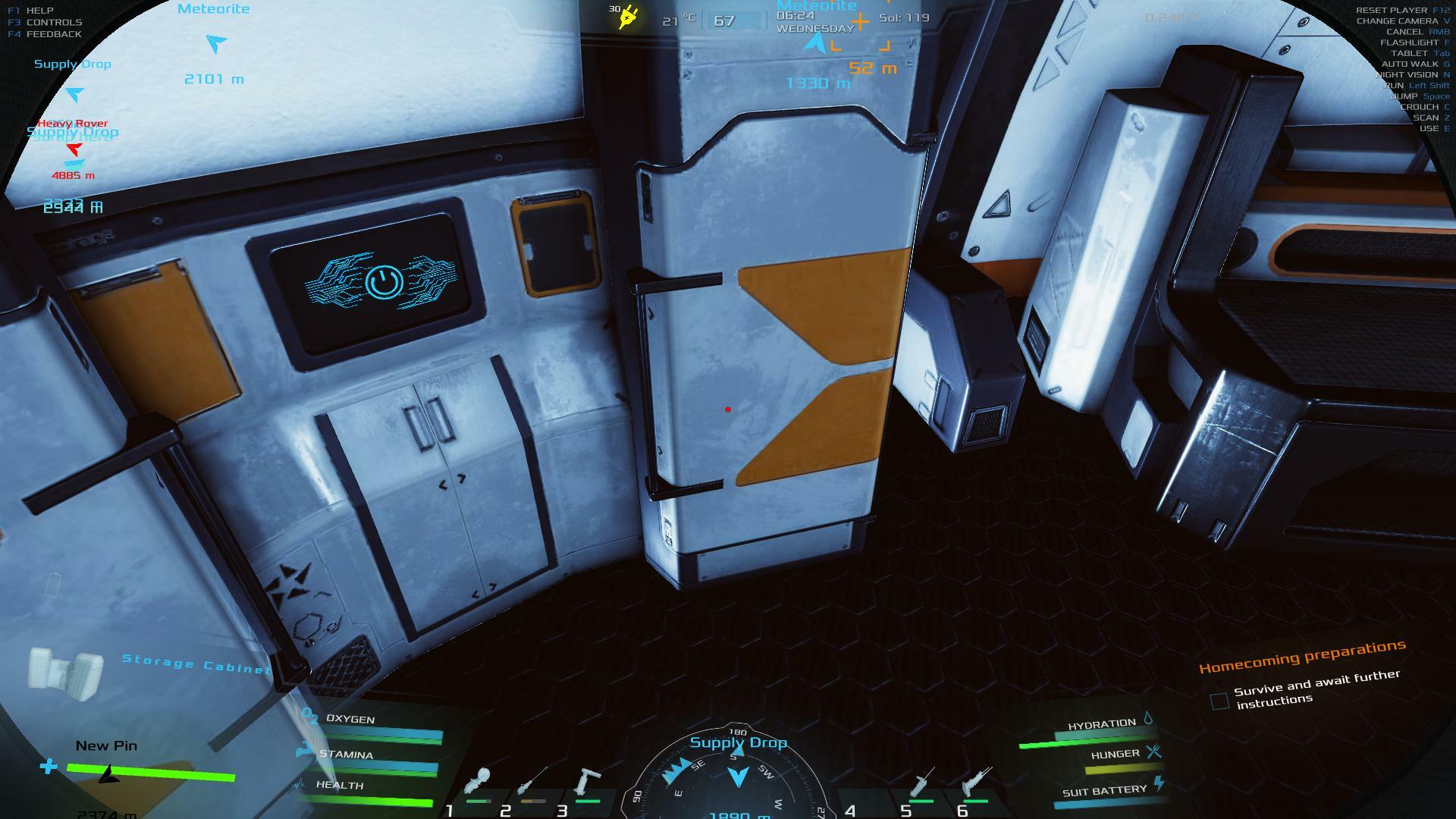Open the Homecoming preparations objective
This screenshot has height=819, width=1456.
pos(1301,657)
